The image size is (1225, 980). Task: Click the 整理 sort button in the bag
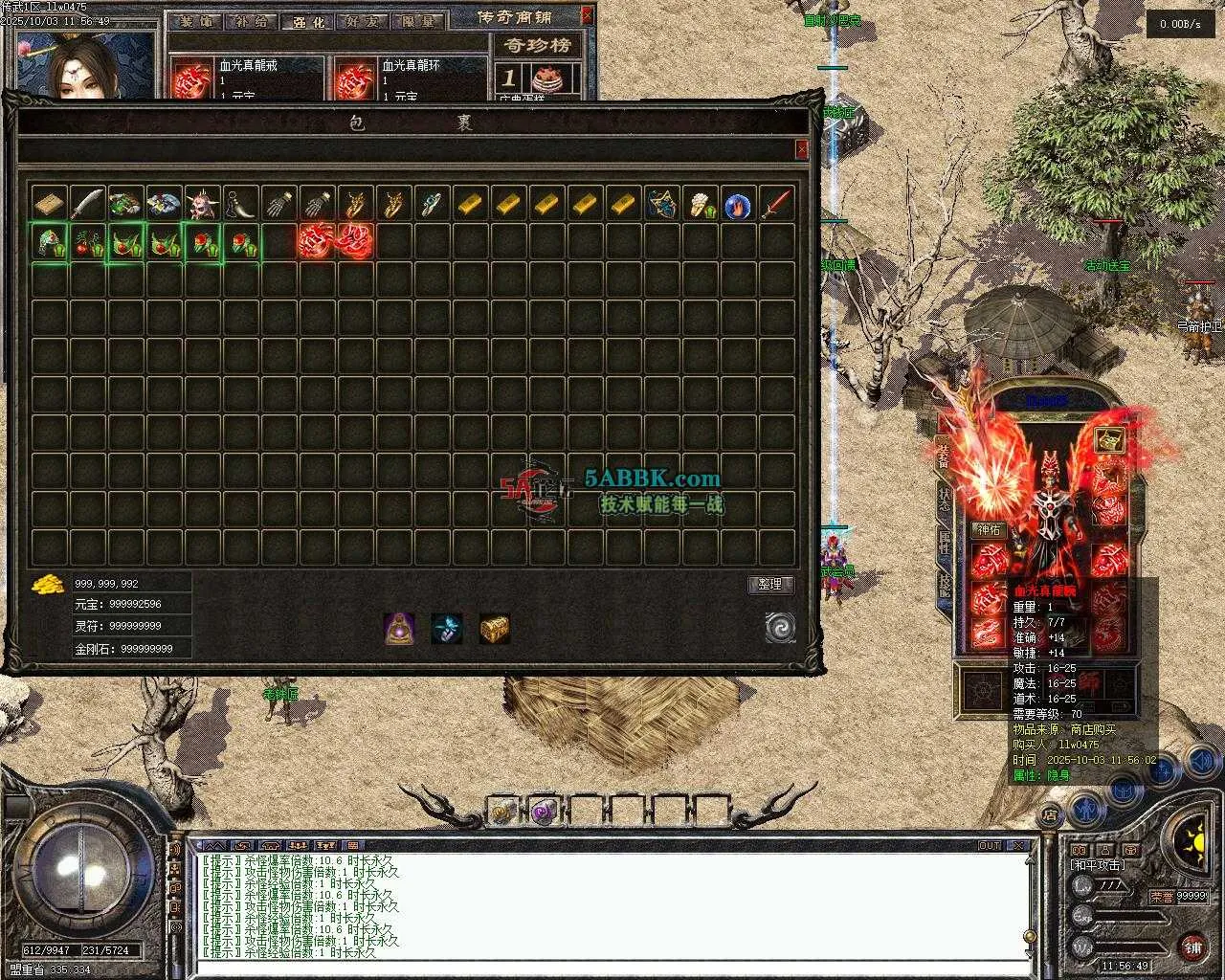coord(769,584)
